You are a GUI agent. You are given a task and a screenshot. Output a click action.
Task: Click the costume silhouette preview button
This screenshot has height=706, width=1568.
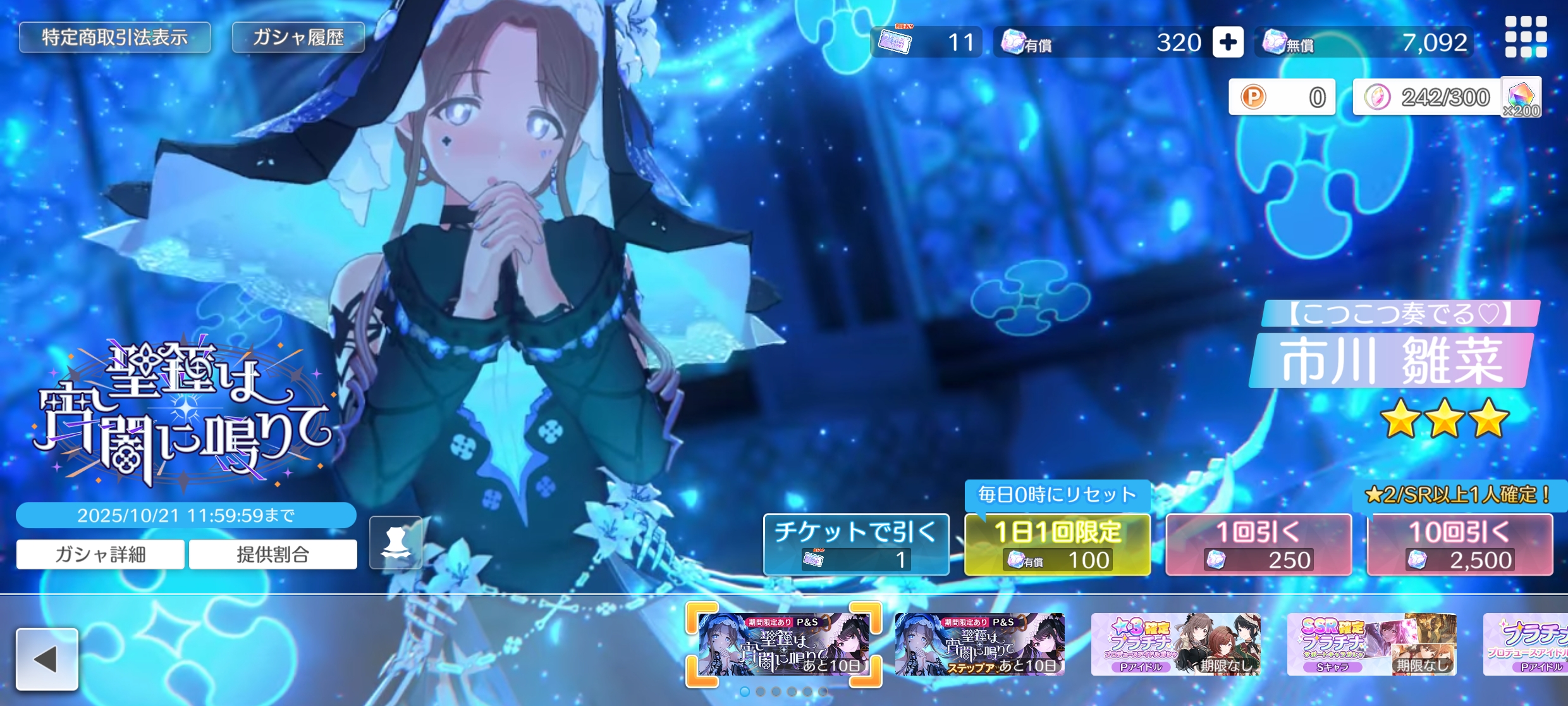click(396, 543)
